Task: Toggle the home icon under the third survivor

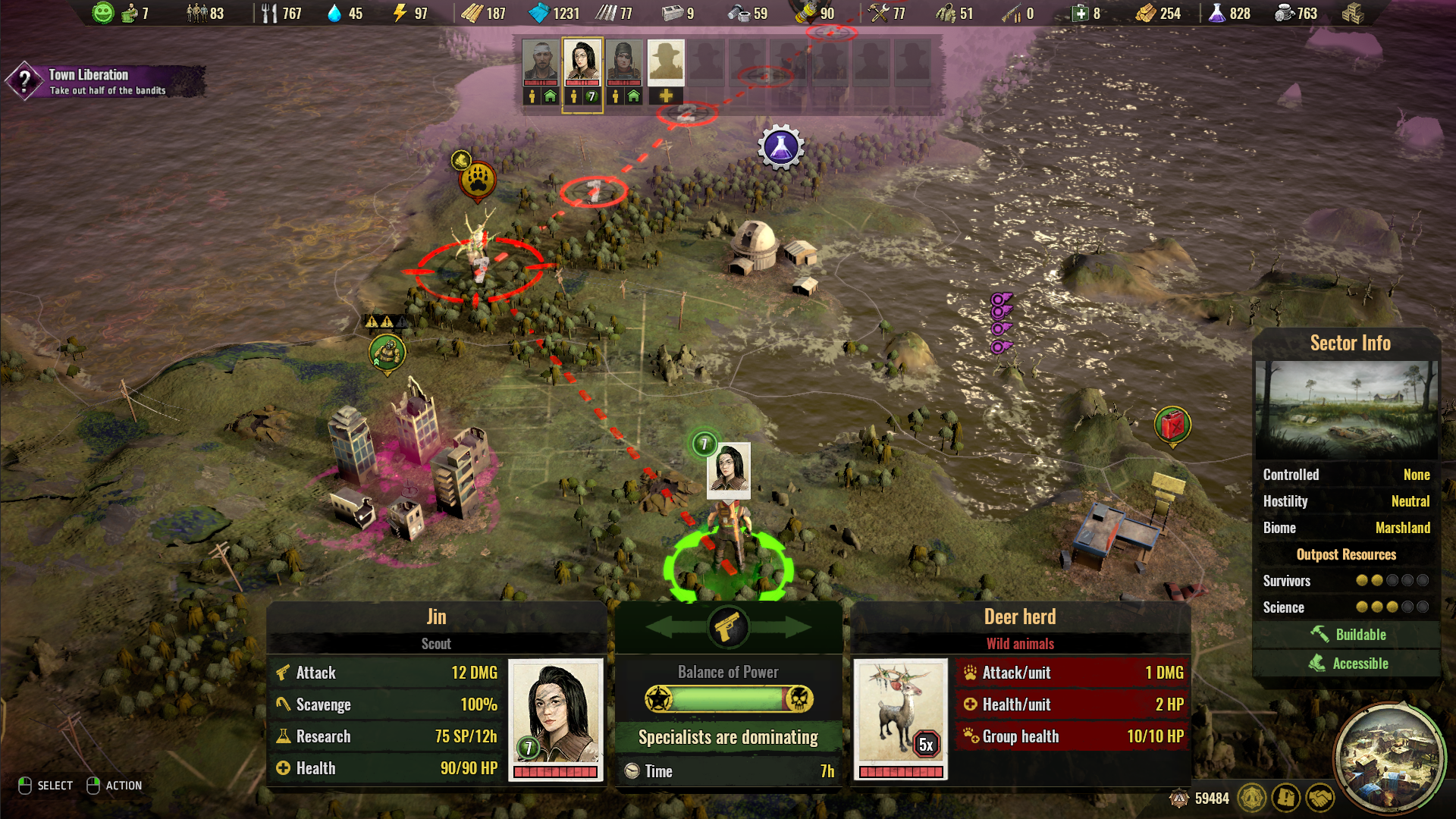Action: tap(634, 96)
